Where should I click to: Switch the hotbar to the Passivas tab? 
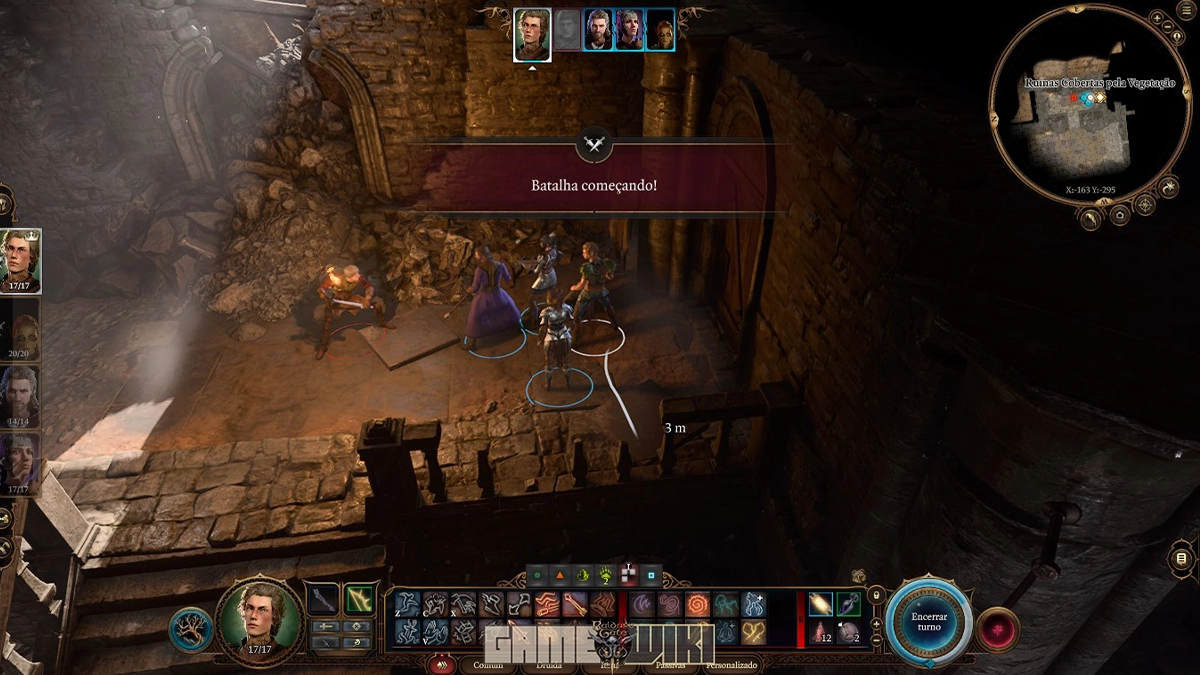(670, 664)
